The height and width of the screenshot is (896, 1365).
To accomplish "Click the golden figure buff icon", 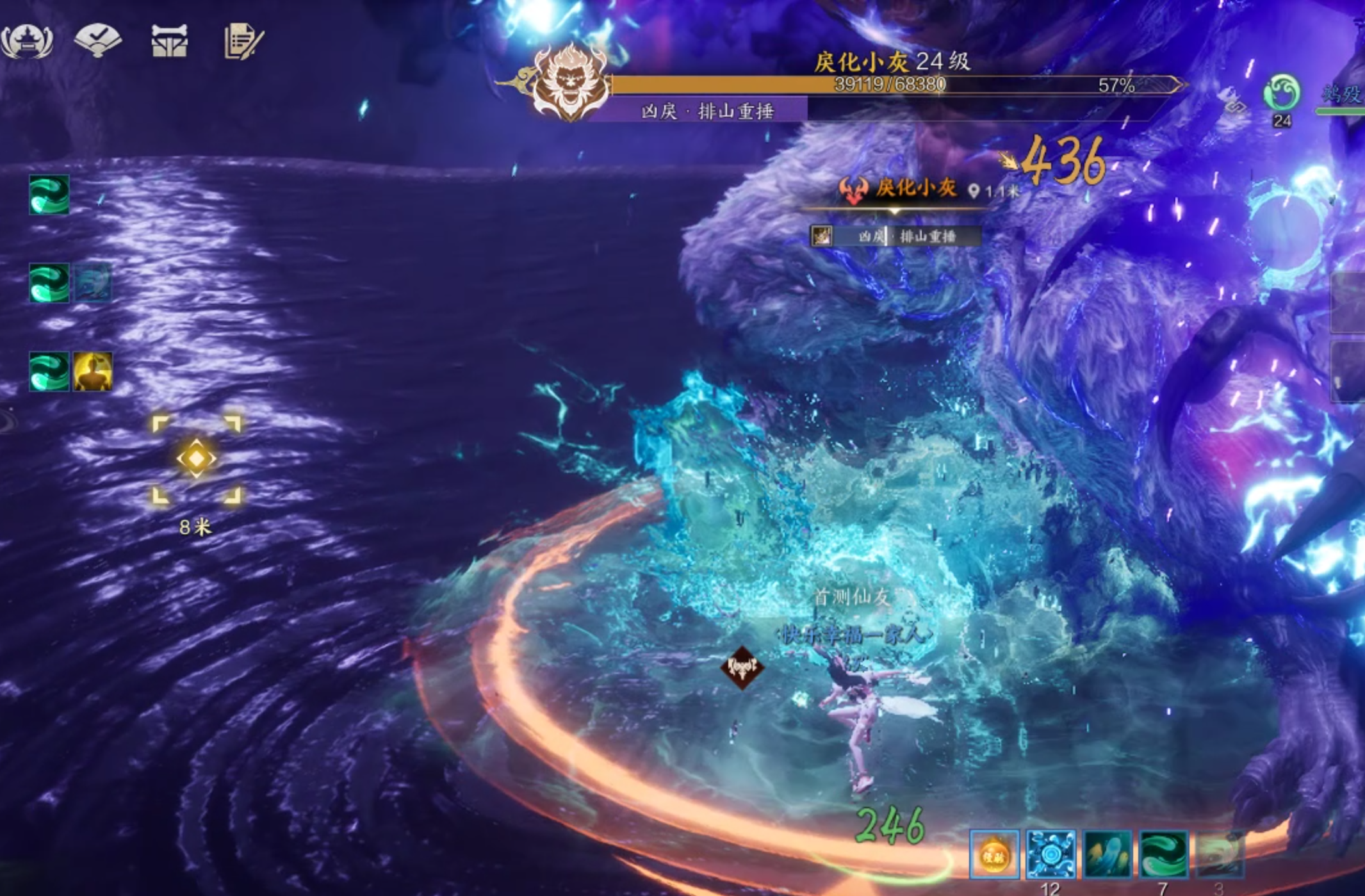I will (93, 371).
